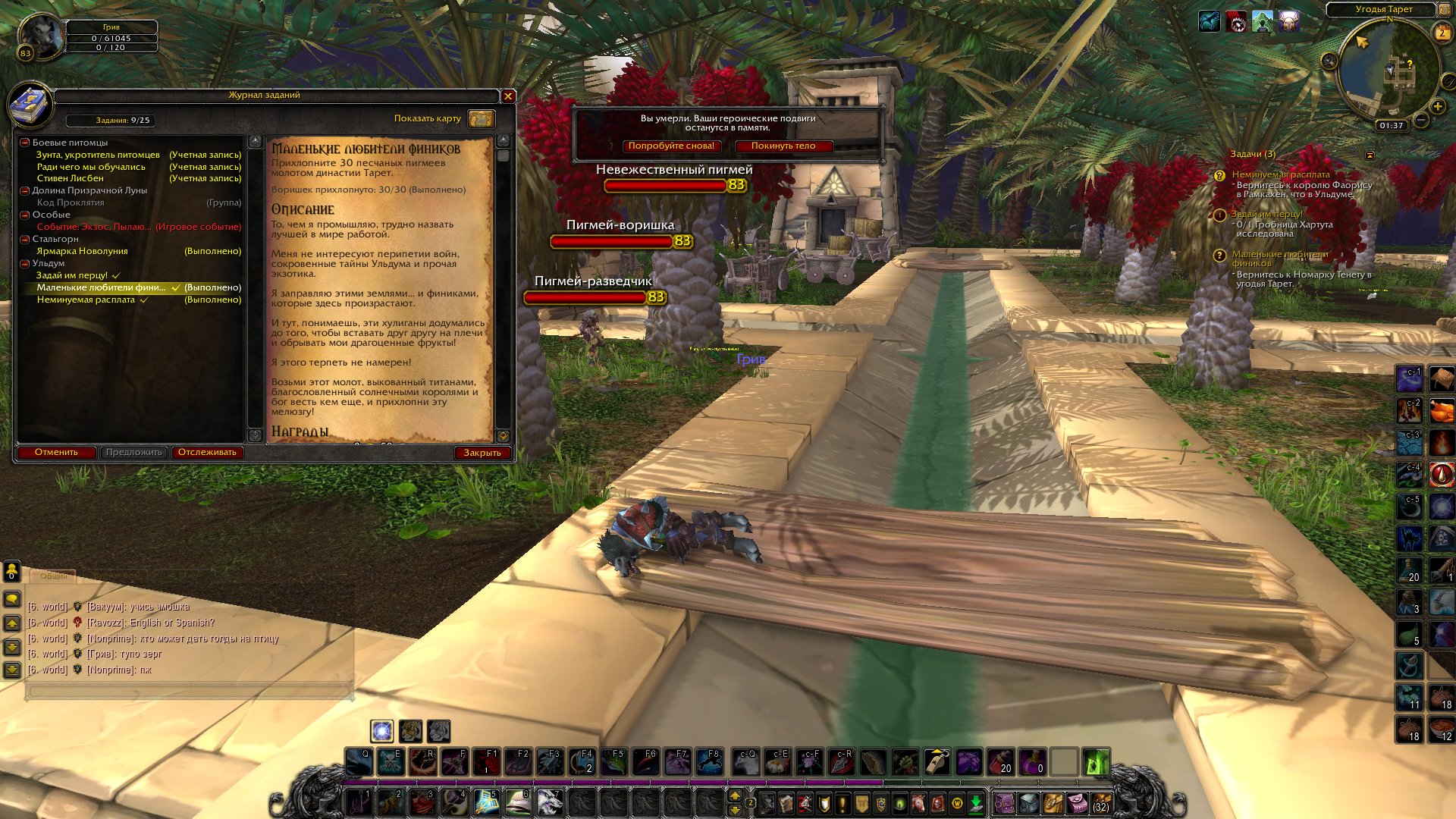Select the 'Неминуемая расплата' quest in the log
Screen dimensions: 1456x819
[x=86, y=300]
